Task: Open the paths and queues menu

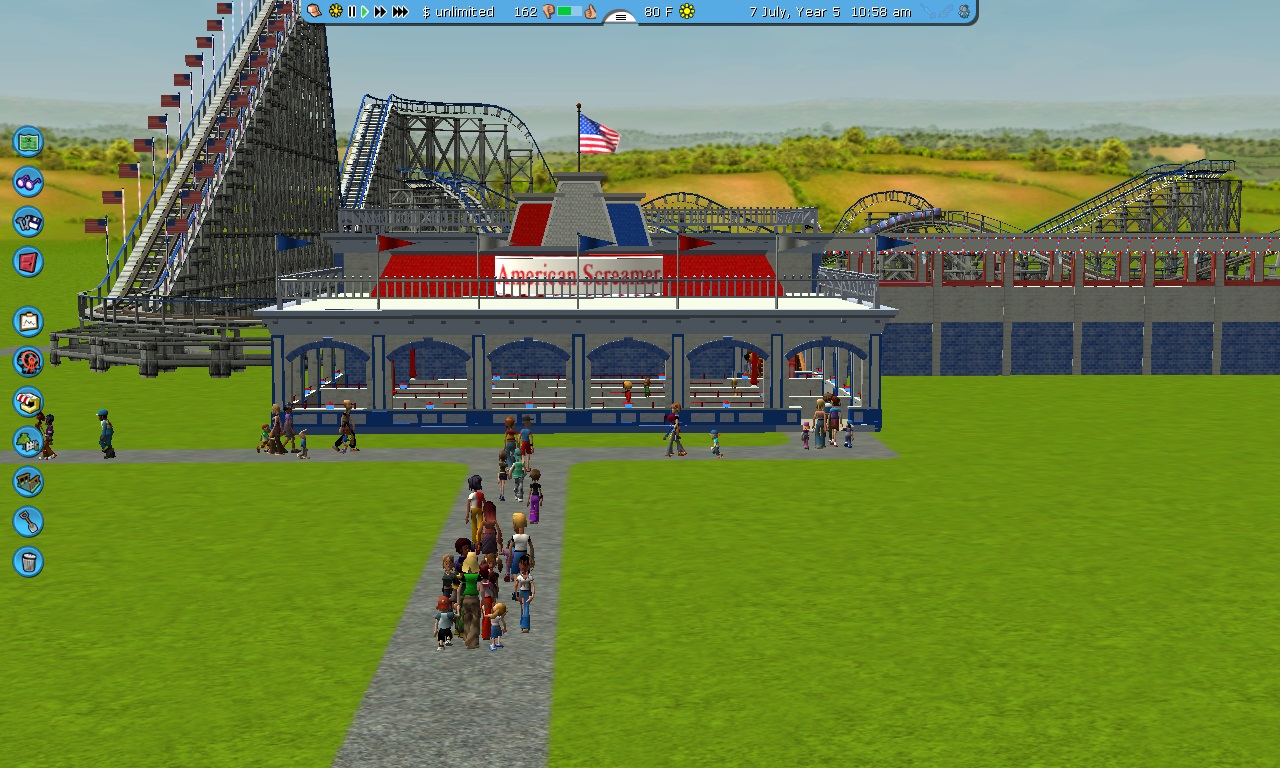Action: pyautogui.click(x=28, y=481)
